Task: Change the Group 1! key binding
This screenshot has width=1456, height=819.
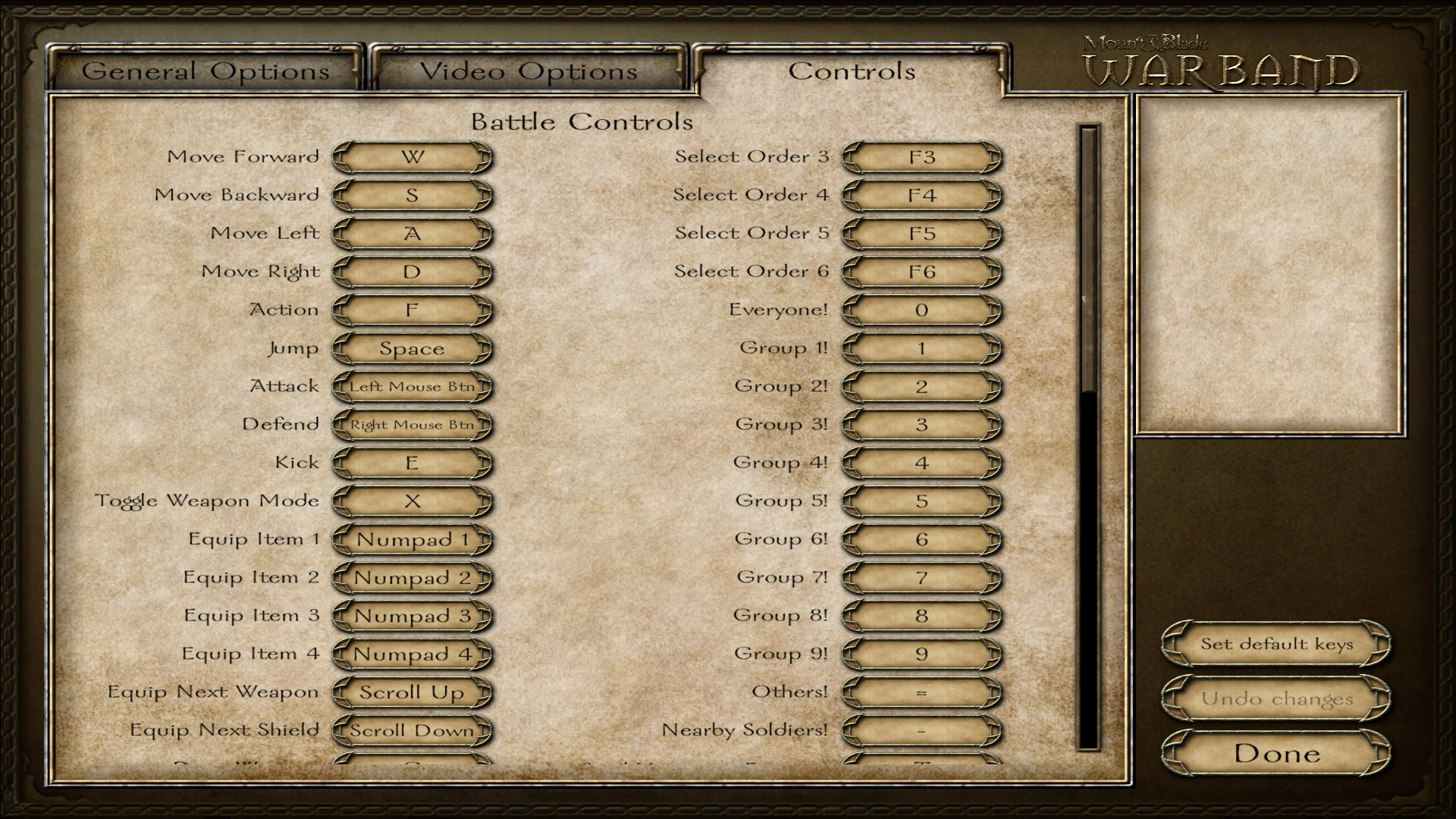Action: tap(921, 348)
